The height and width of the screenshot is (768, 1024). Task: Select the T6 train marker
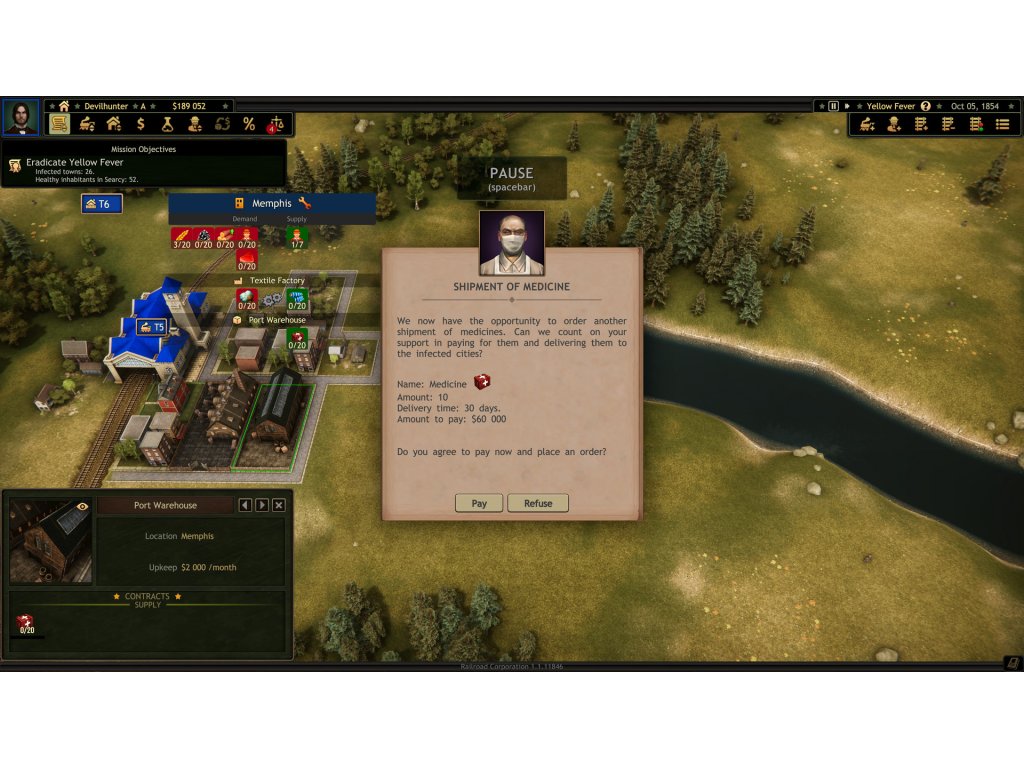coord(102,204)
